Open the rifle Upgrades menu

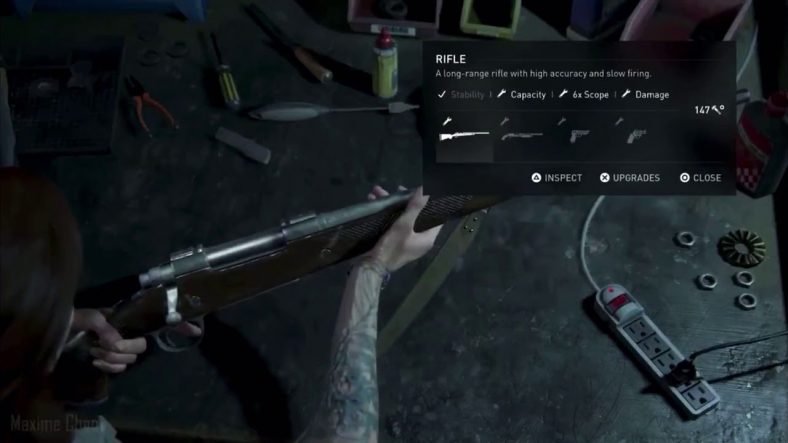pyautogui.click(x=630, y=178)
